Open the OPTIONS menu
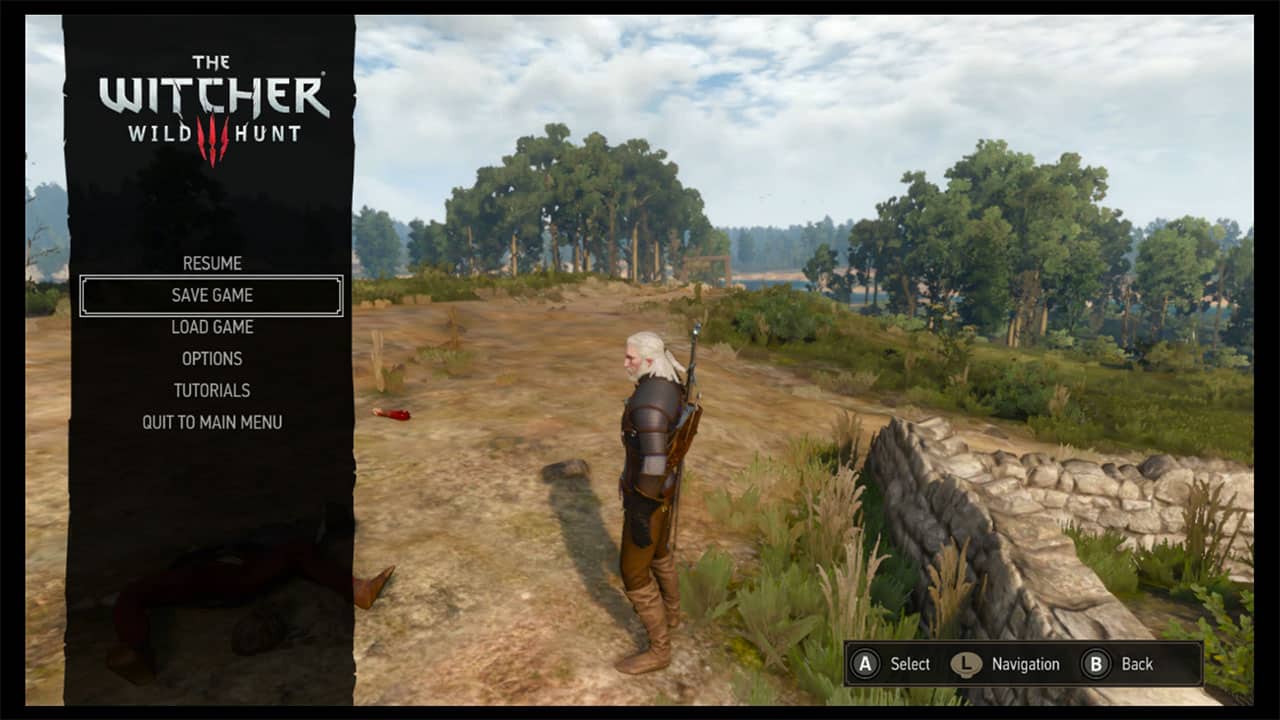This screenshot has height=720, width=1280. [x=211, y=359]
